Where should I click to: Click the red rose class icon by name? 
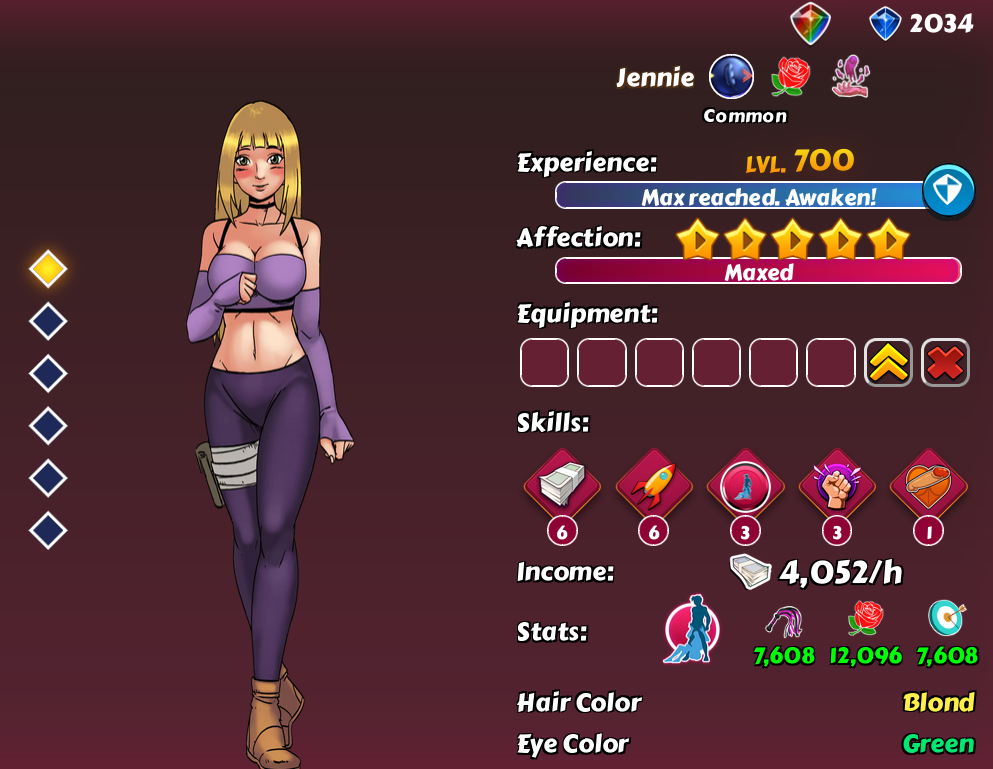[790, 77]
